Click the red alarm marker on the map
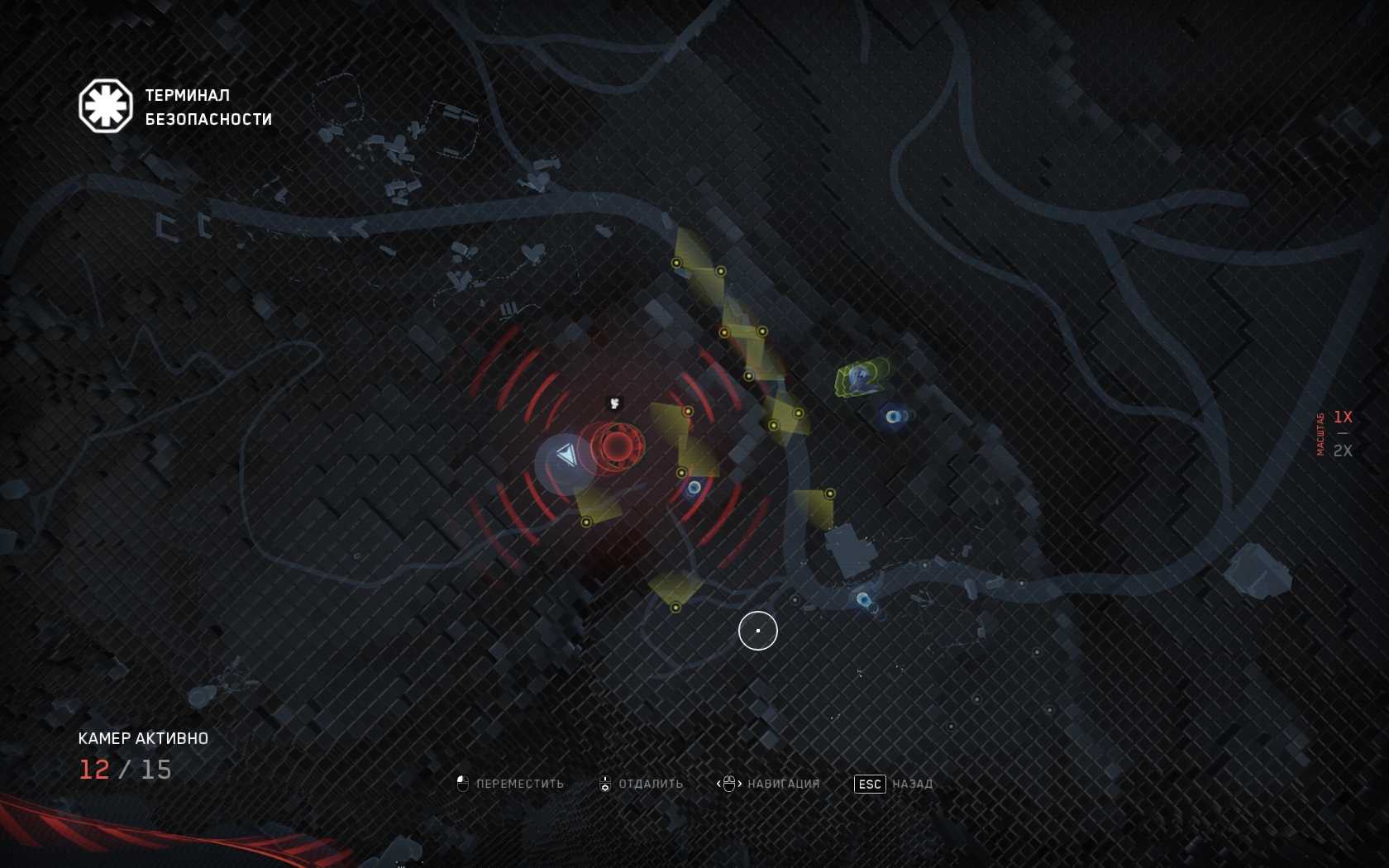Screen dimensions: 1389x868 tap(616, 446)
